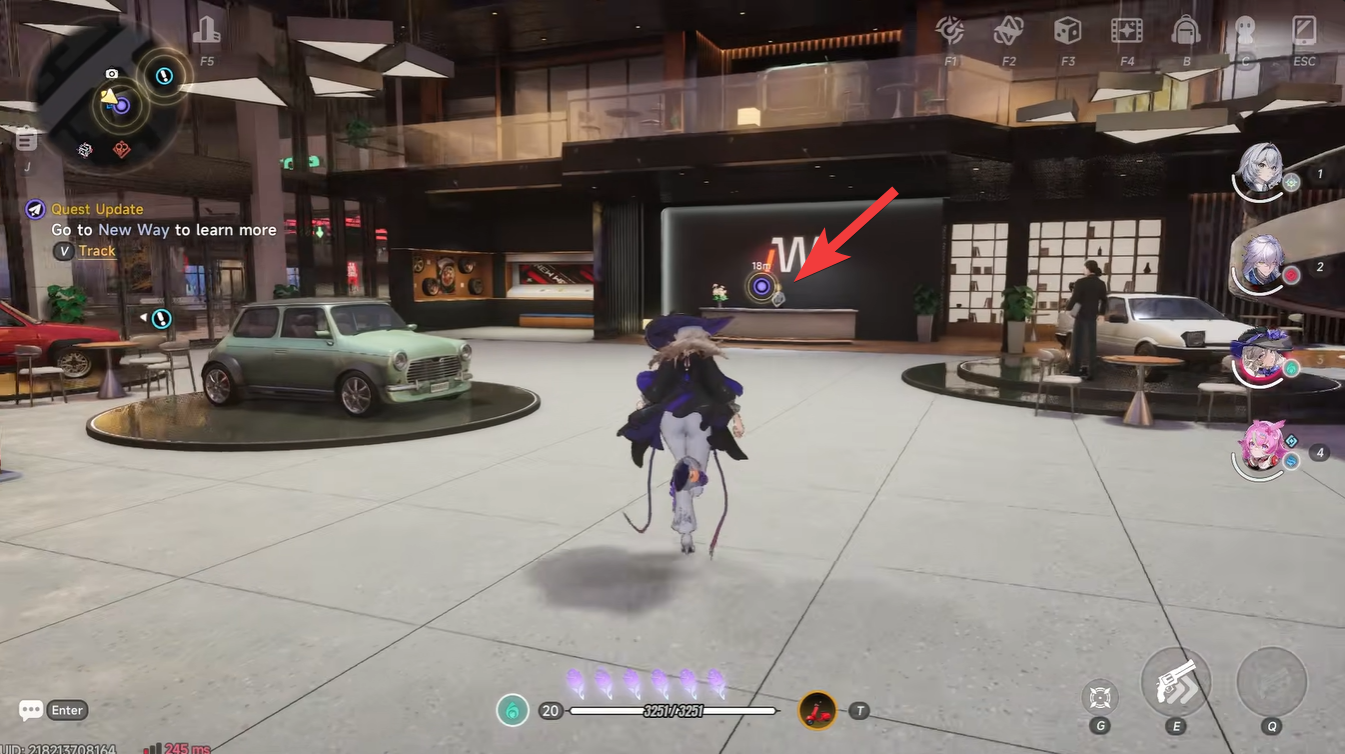This screenshot has width=1345, height=754.
Task: Switch to the pink-haired character in slot 4
Action: pos(1262,455)
